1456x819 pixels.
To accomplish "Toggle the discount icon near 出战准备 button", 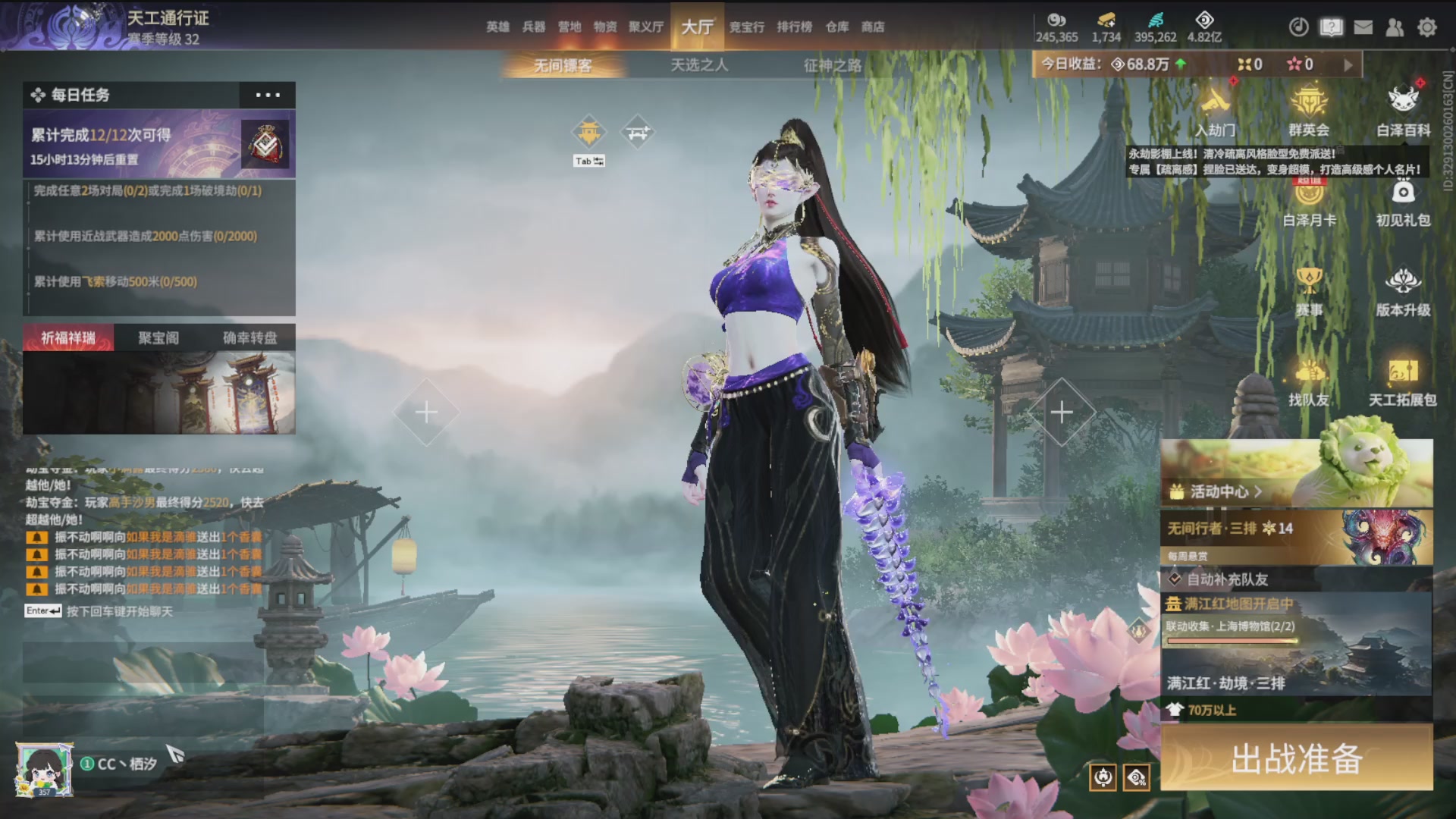I will click(x=1135, y=777).
